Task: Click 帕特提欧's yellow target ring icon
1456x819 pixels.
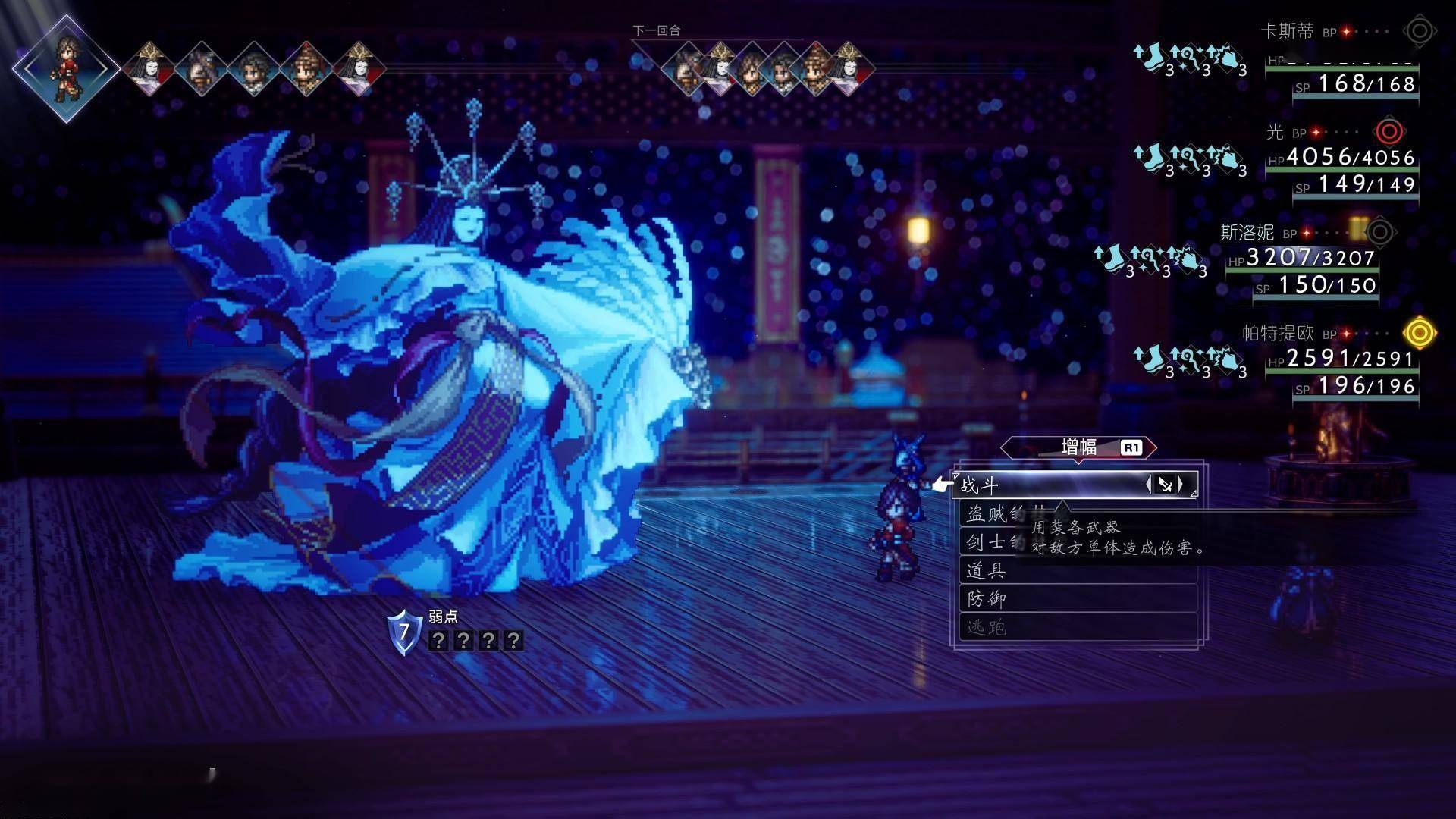Action: pos(1419,333)
